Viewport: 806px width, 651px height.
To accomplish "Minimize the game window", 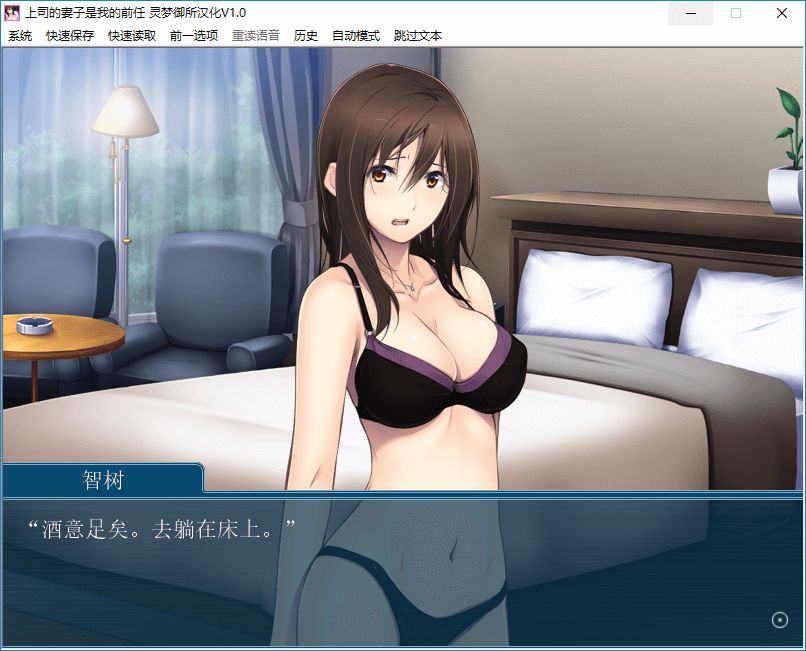I will click(x=690, y=13).
